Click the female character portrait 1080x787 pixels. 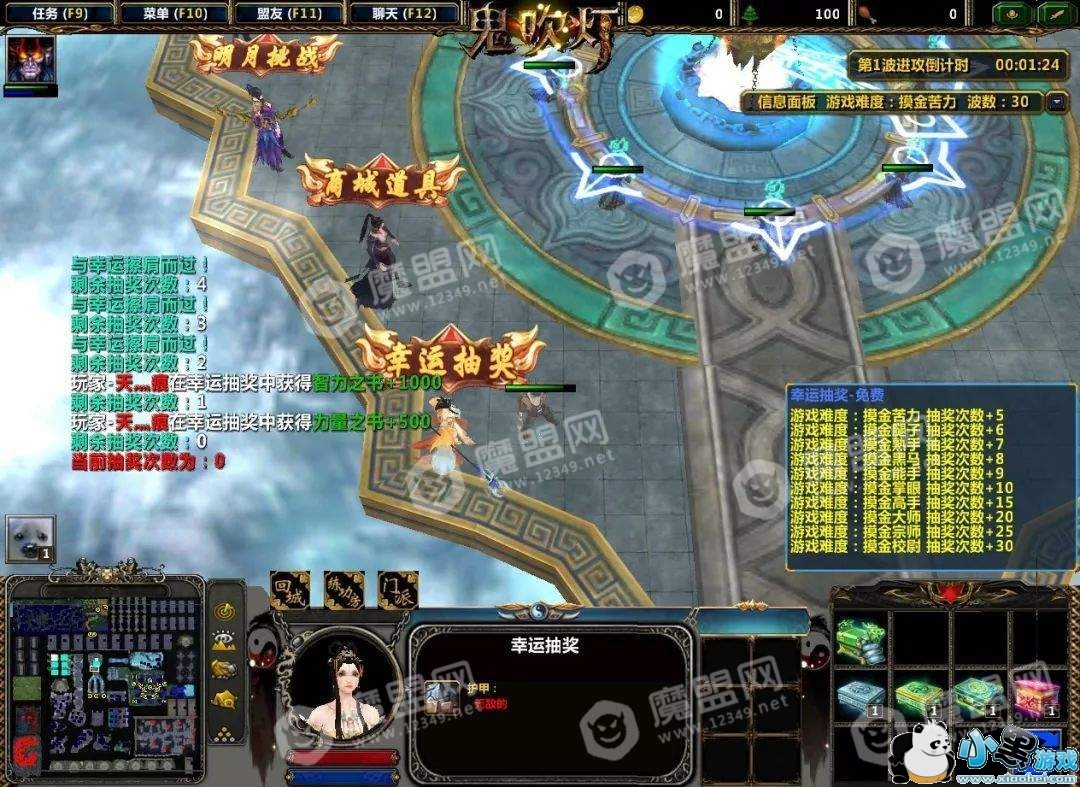pos(343,688)
